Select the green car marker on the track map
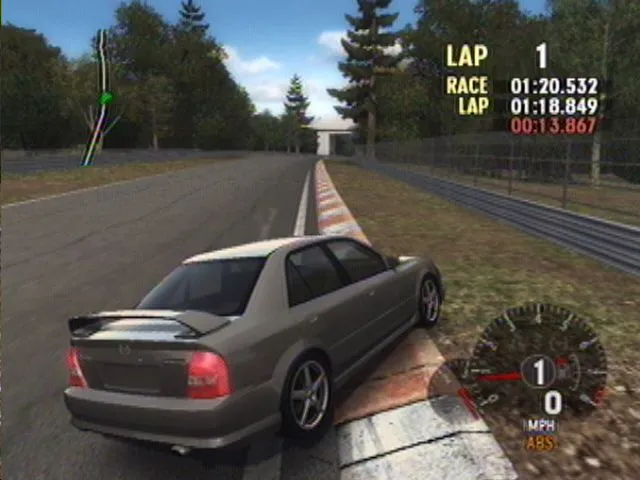This screenshot has width=640, height=480. click(106, 97)
